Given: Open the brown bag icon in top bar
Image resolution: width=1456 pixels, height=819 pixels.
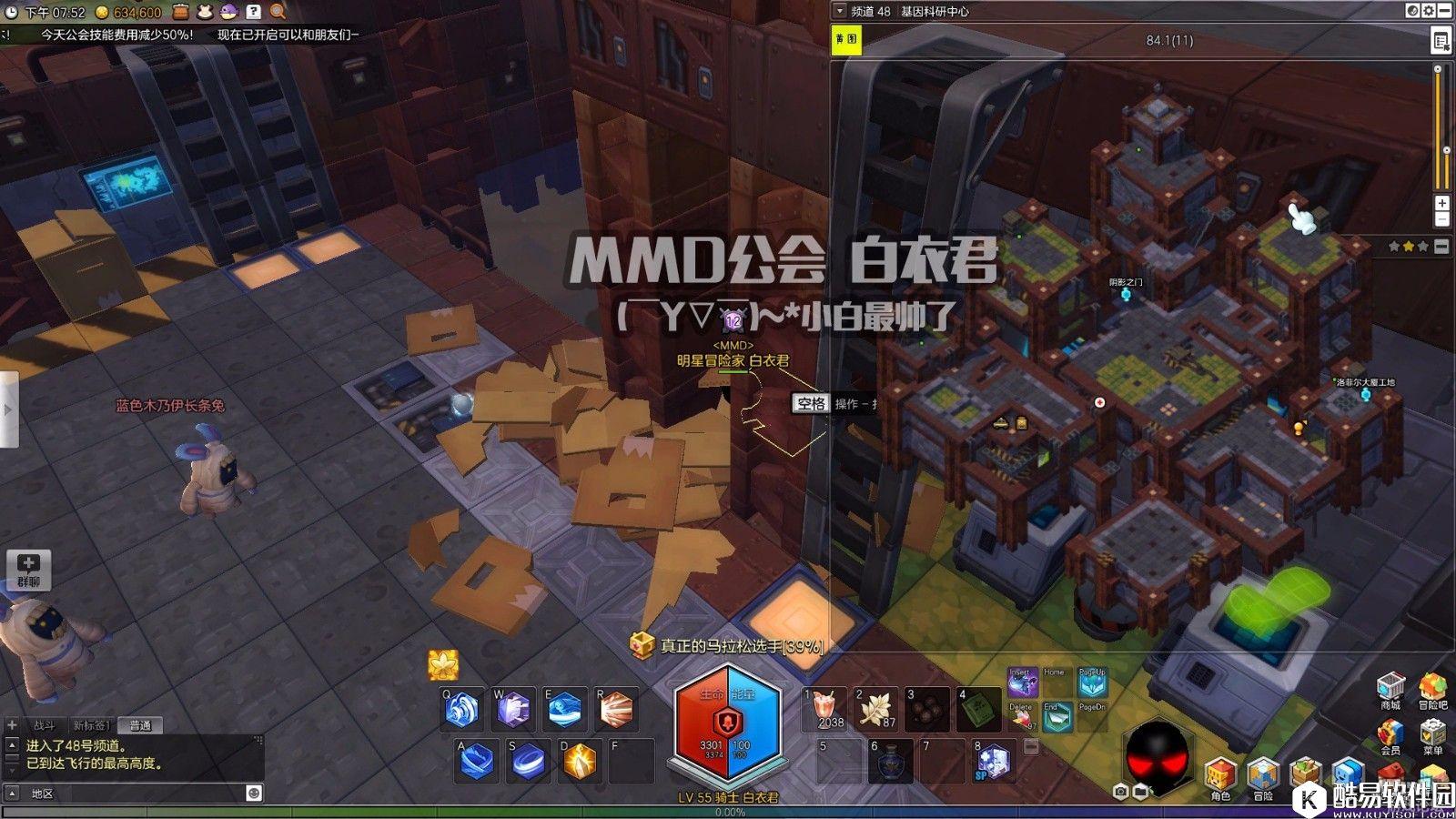Looking at the screenshot, I should [x=180, y=12].
